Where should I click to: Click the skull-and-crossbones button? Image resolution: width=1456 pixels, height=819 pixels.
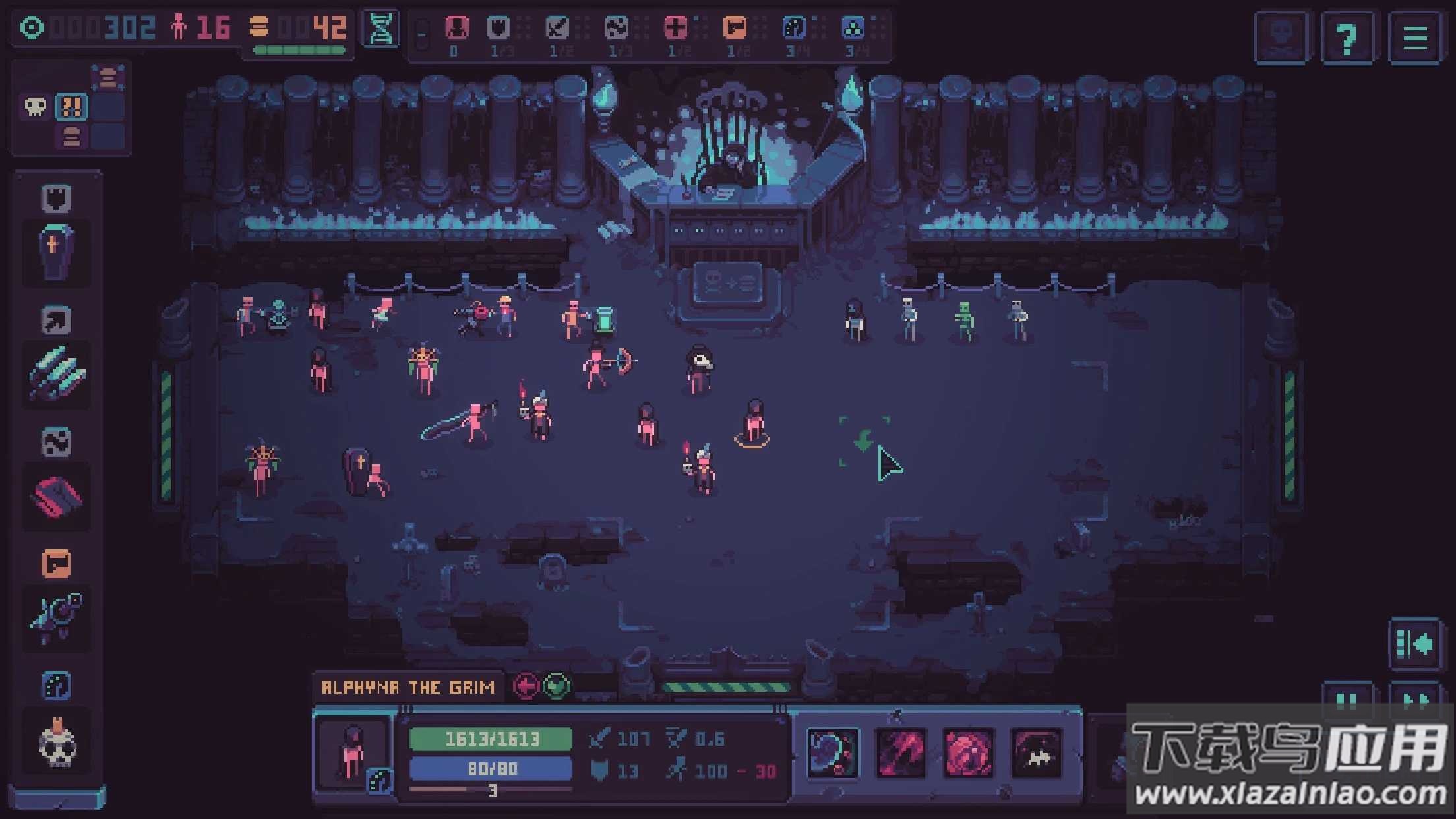pos(1281,38)
